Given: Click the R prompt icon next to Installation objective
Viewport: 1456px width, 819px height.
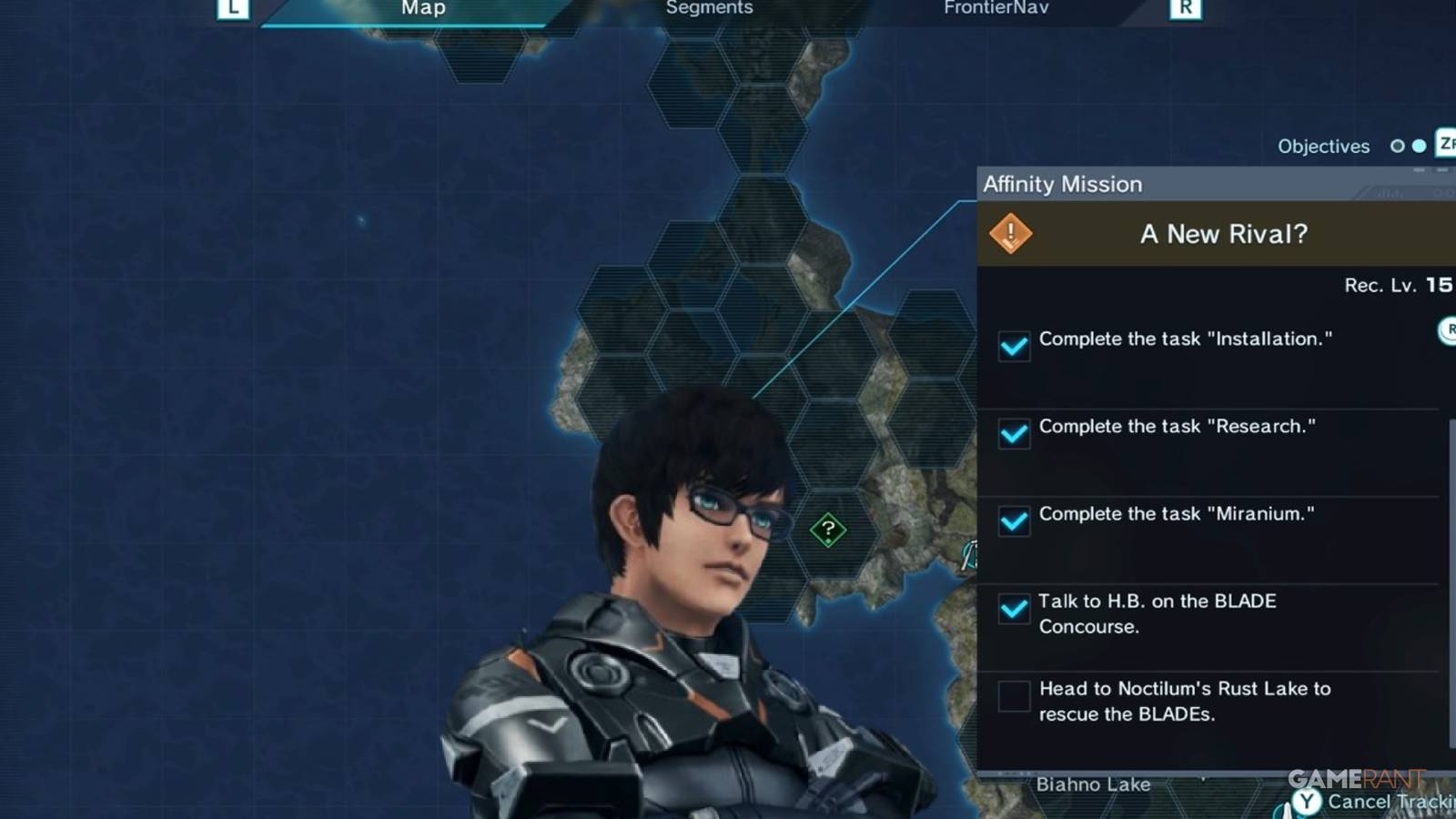Looking at the screenshot, I should 1448,331.
